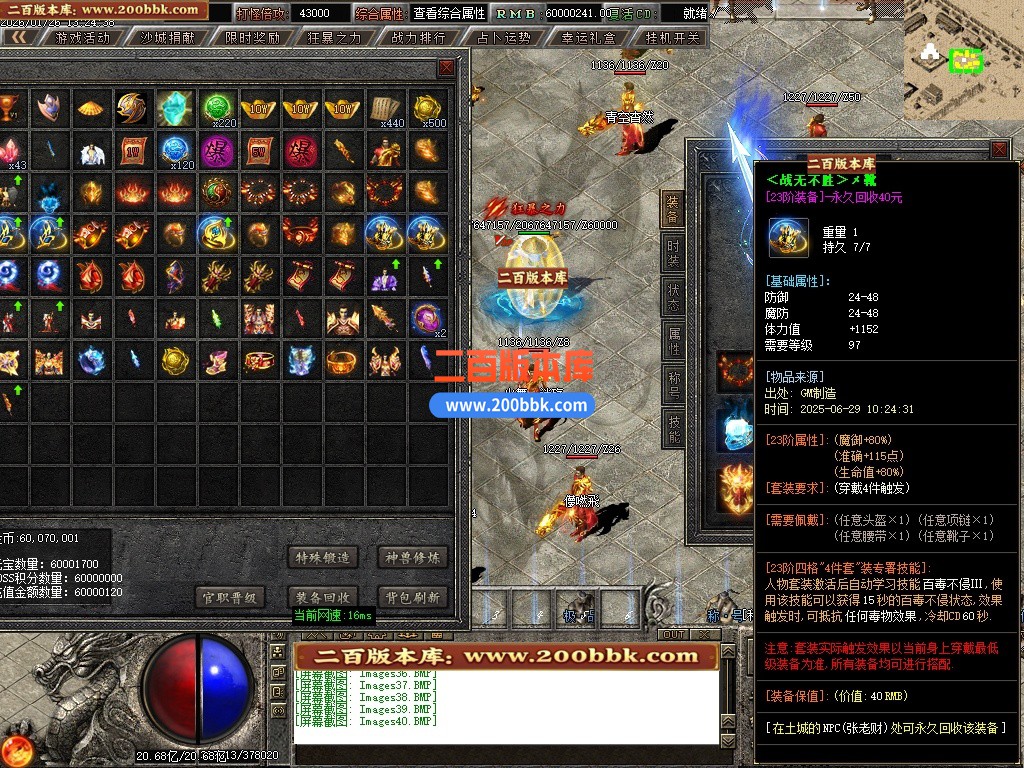Open 装备回收 equipment recycling
Viewport: 1024px width, 768px height.
coord(322,597)
